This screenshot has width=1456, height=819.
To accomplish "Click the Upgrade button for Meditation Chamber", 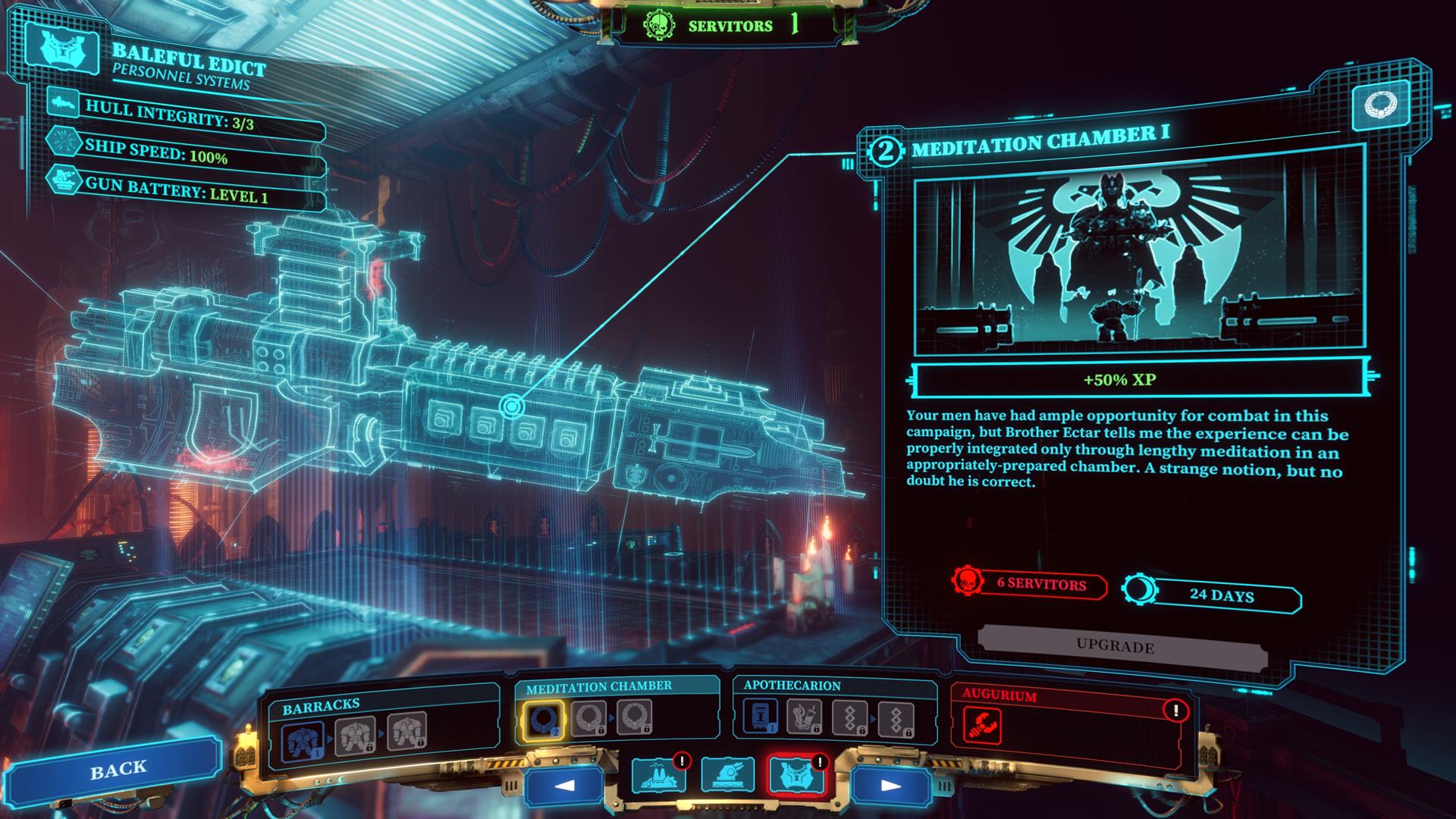I will pyautogui.click(x=1115, y=647).
